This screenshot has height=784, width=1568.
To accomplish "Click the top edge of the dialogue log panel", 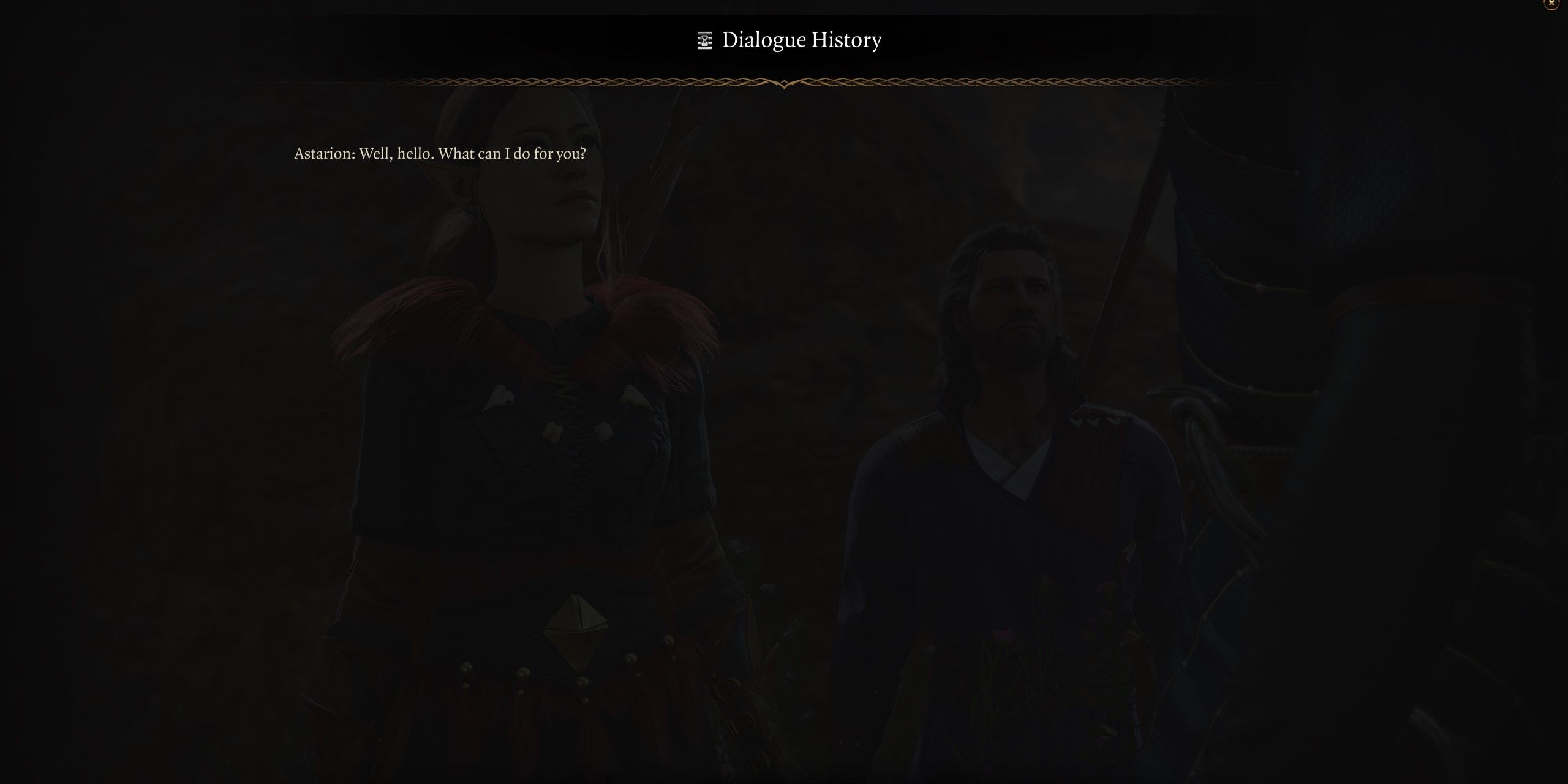I will [784, 15].
